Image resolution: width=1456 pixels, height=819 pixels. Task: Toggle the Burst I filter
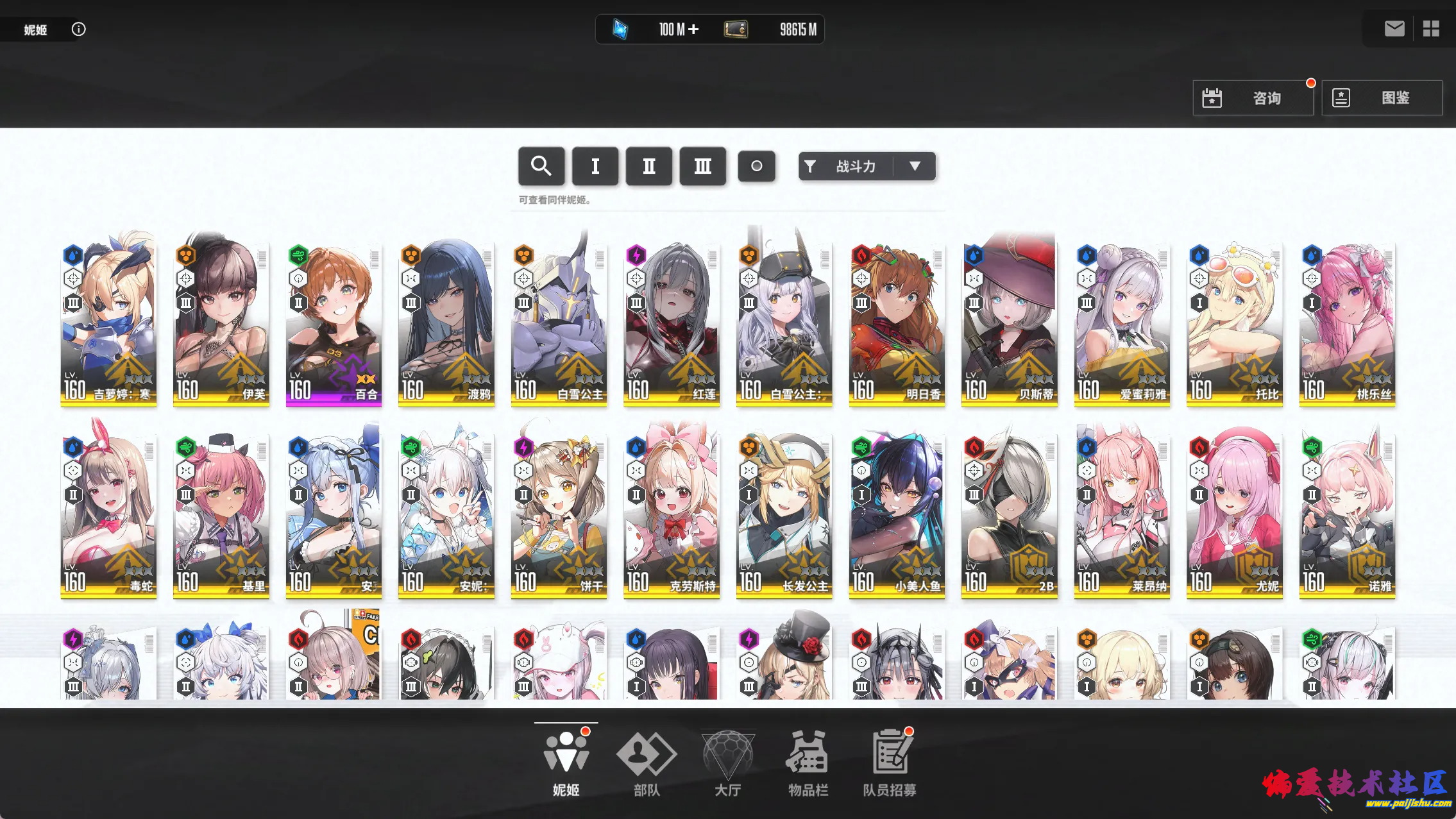596,166
